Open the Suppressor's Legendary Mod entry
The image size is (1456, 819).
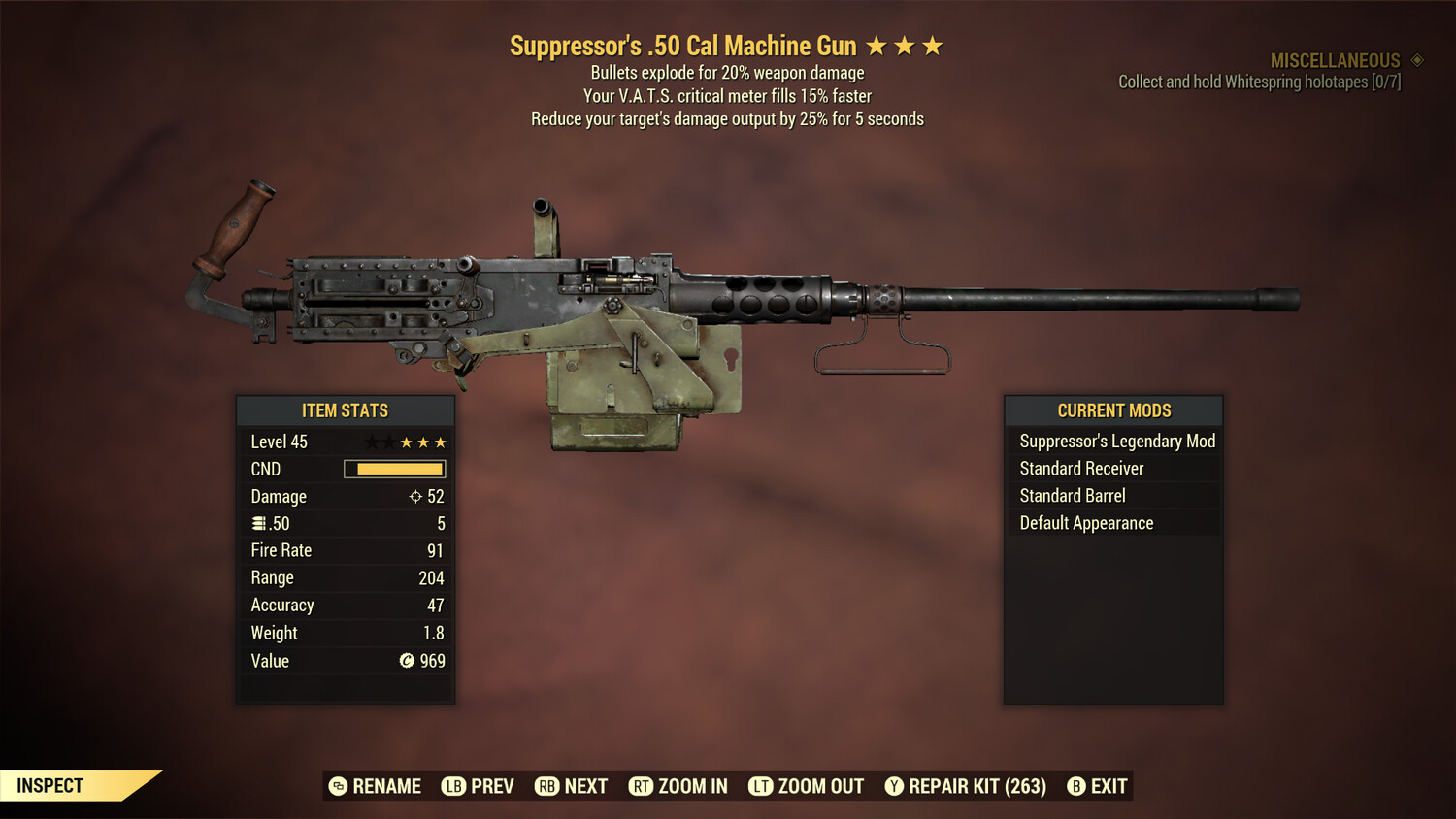point(1116,441)
